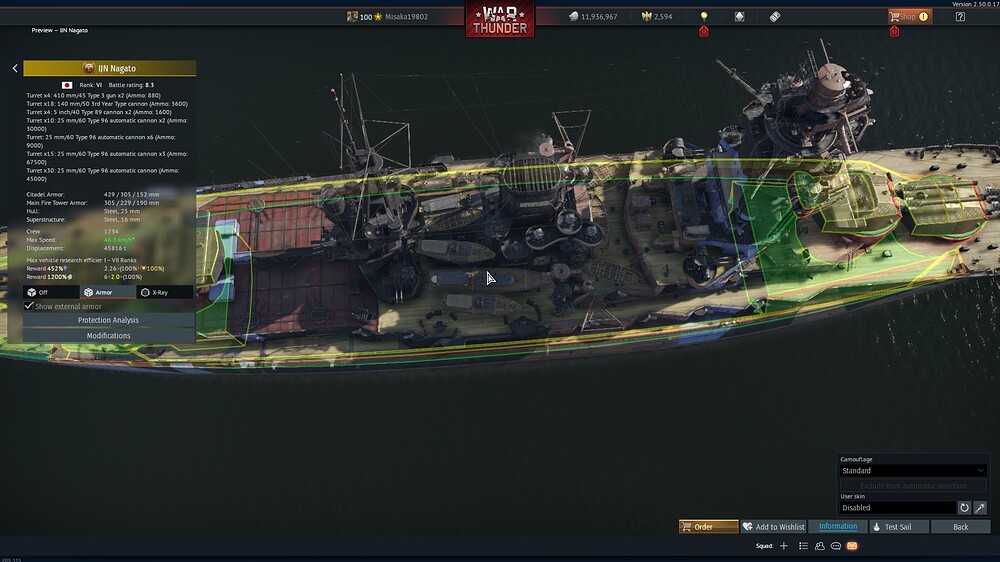
Task: Click the Back button
Action: click(x=960, y=526)
